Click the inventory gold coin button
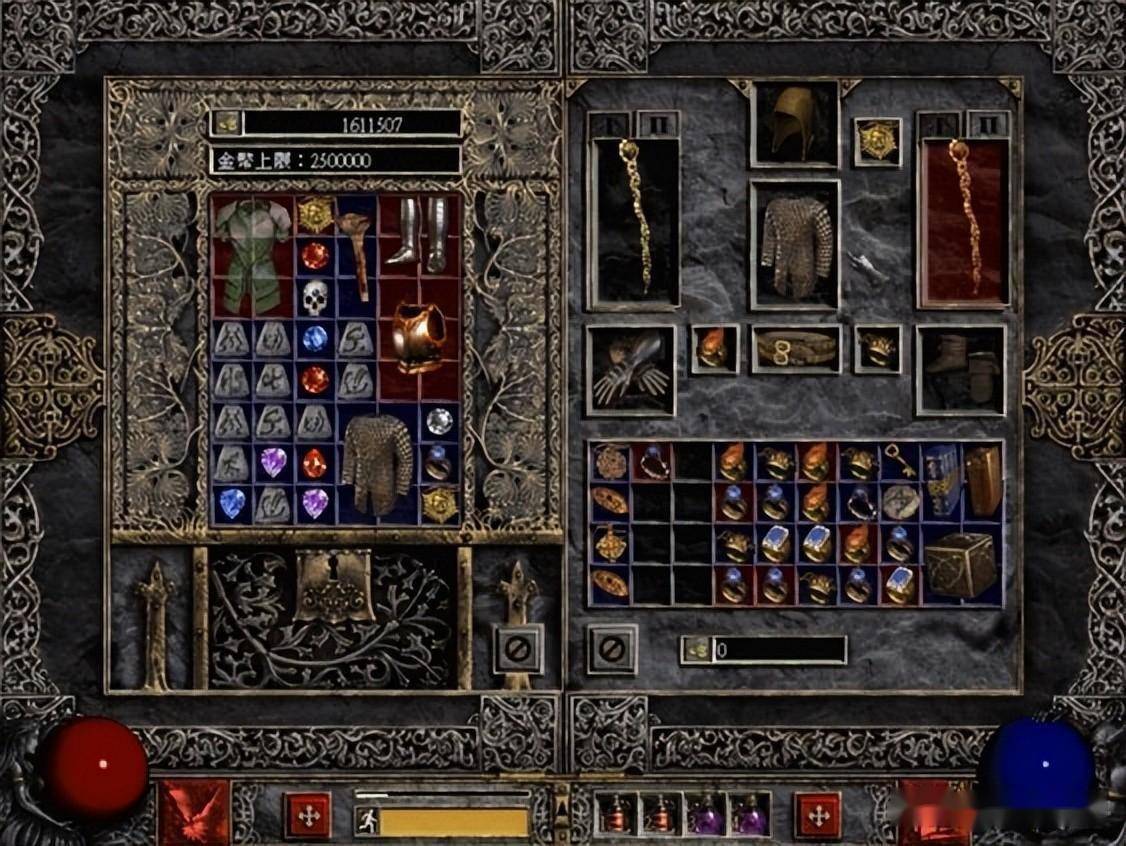This screenshot has width=1126, height=846. coord(697,650)
